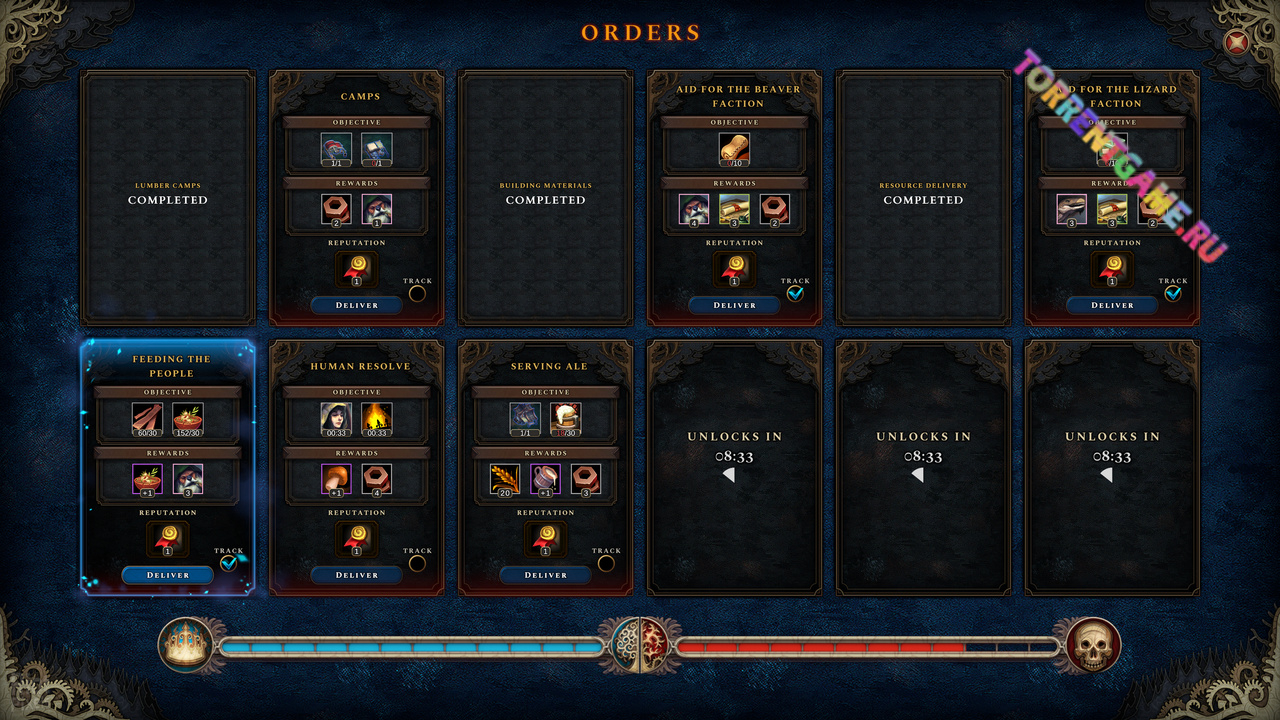Untrack the Lizard Faction aid order
1280x720 pixels.
coord(1173,293)
